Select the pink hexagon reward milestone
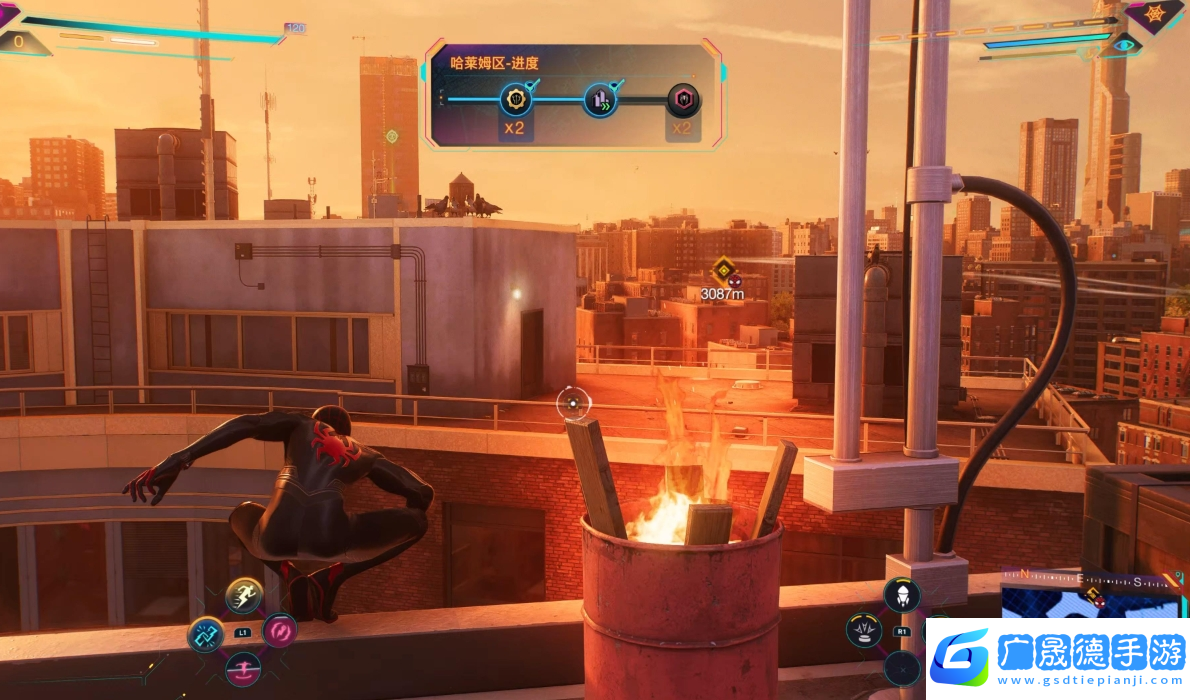Image resolution: width=1190 pixels, height=700 pixels. pos(684,99)
